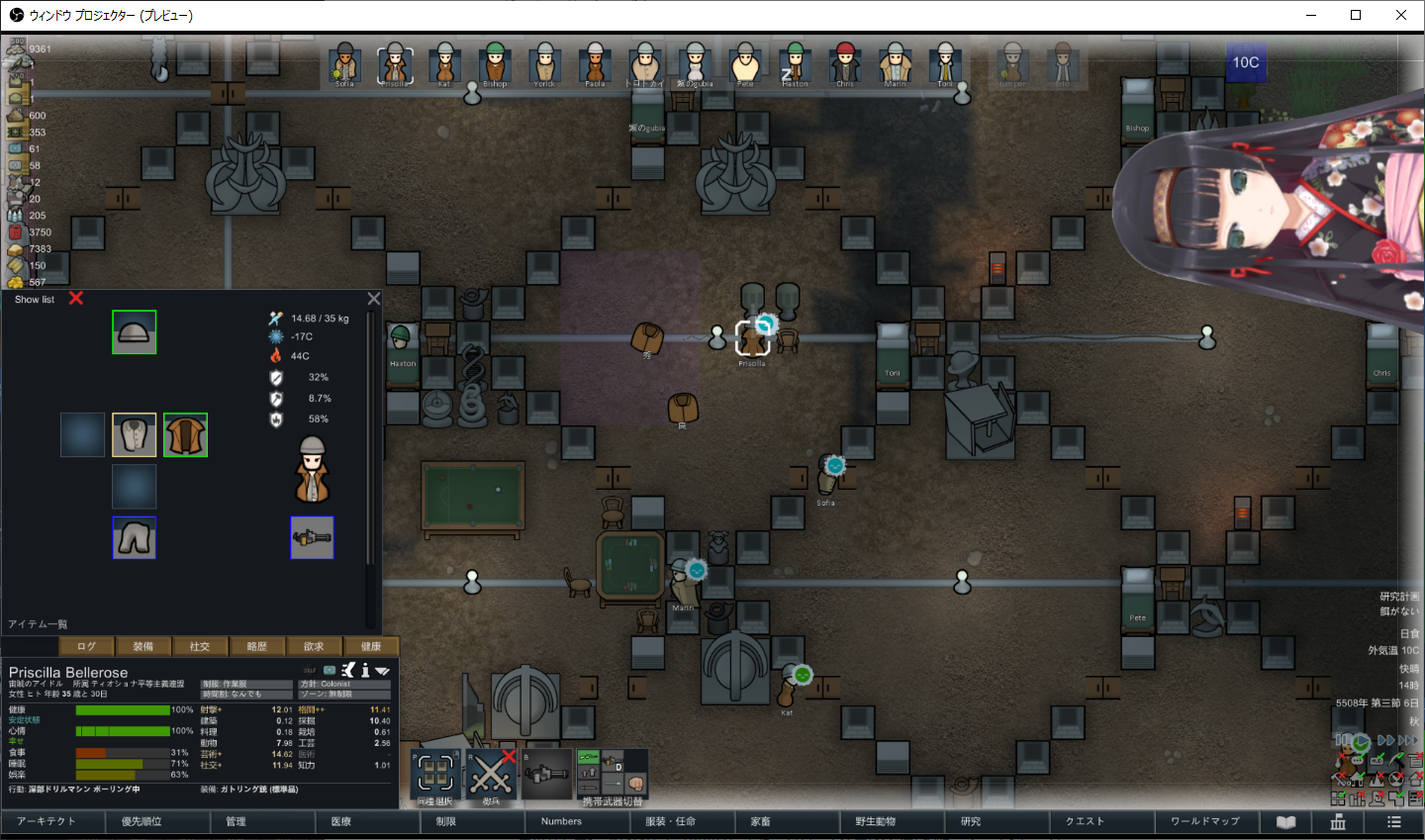Select the brown duster coat slot
1425x840 pixels.
tap(185, 435)
